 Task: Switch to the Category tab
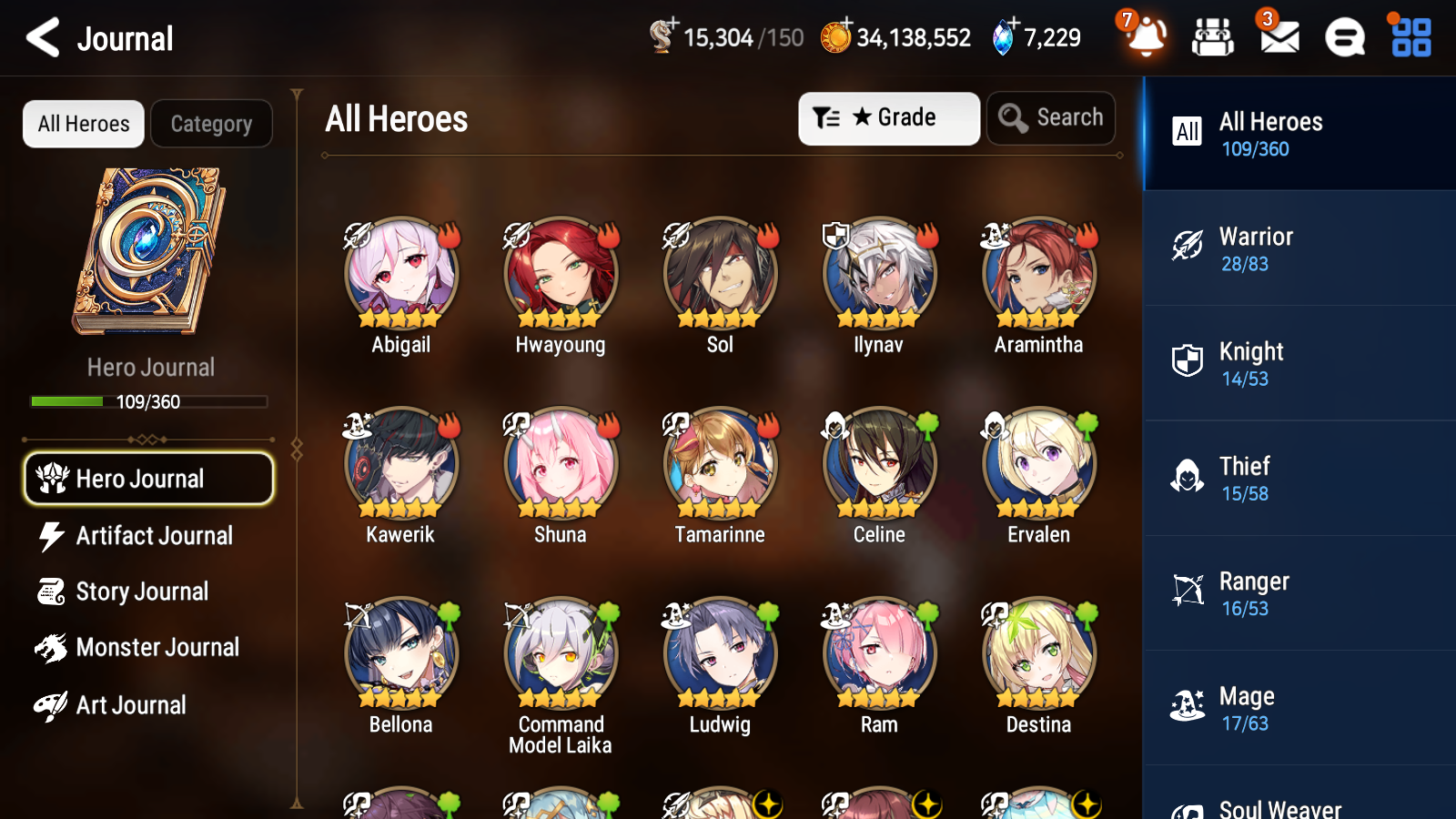tap(211, 124)
